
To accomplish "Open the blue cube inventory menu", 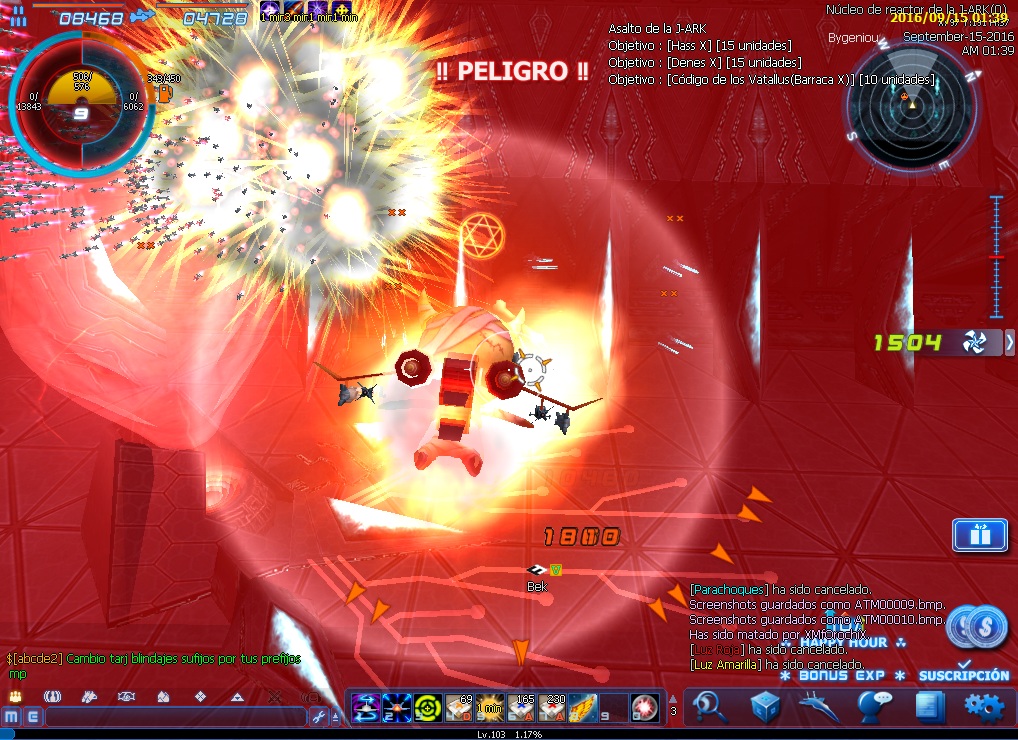I will tap(766, 707).
